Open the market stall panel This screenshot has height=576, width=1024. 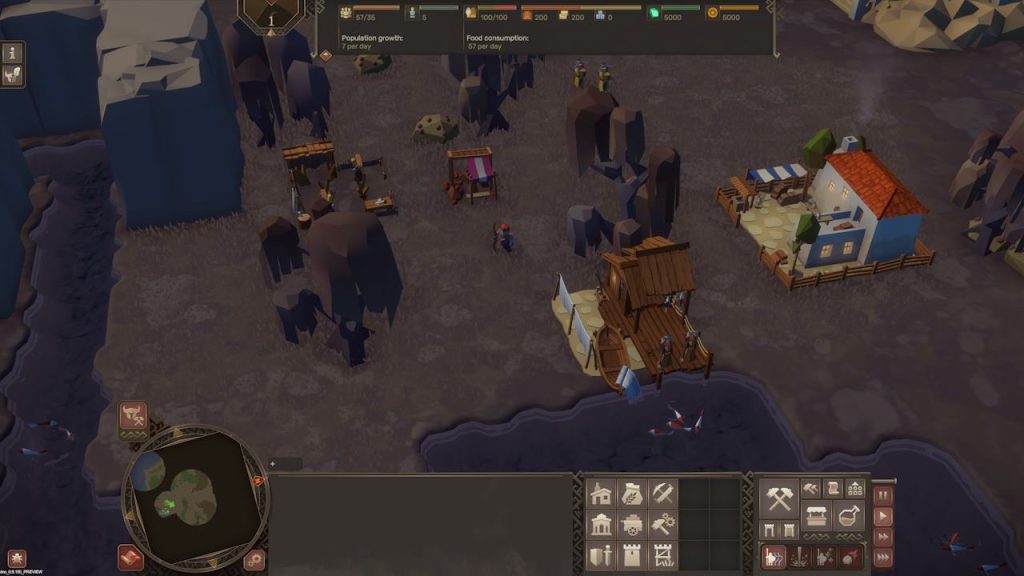pyautogui.click(x=819, y=516)
